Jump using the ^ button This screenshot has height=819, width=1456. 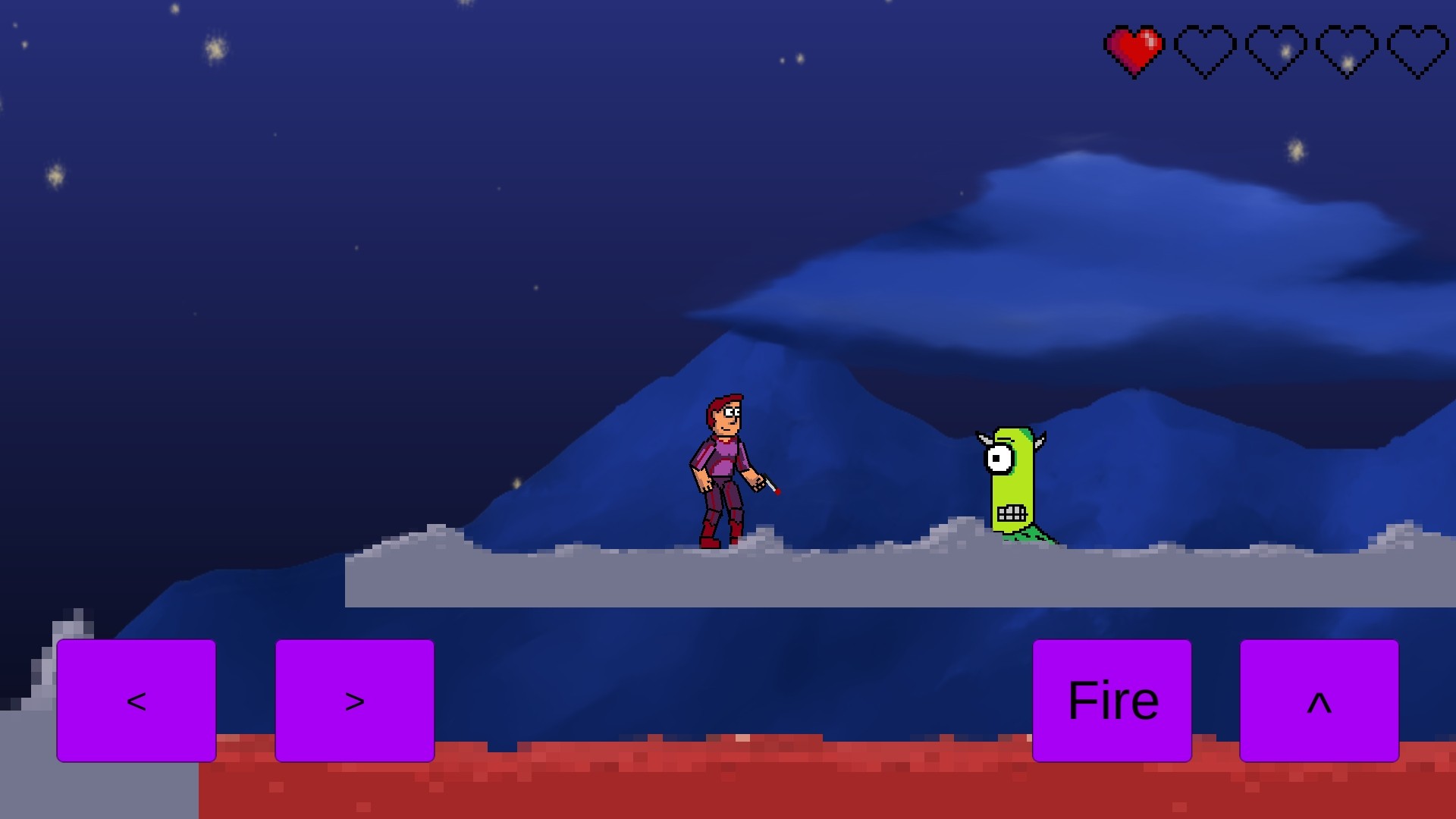click(x=1319, y=701)
